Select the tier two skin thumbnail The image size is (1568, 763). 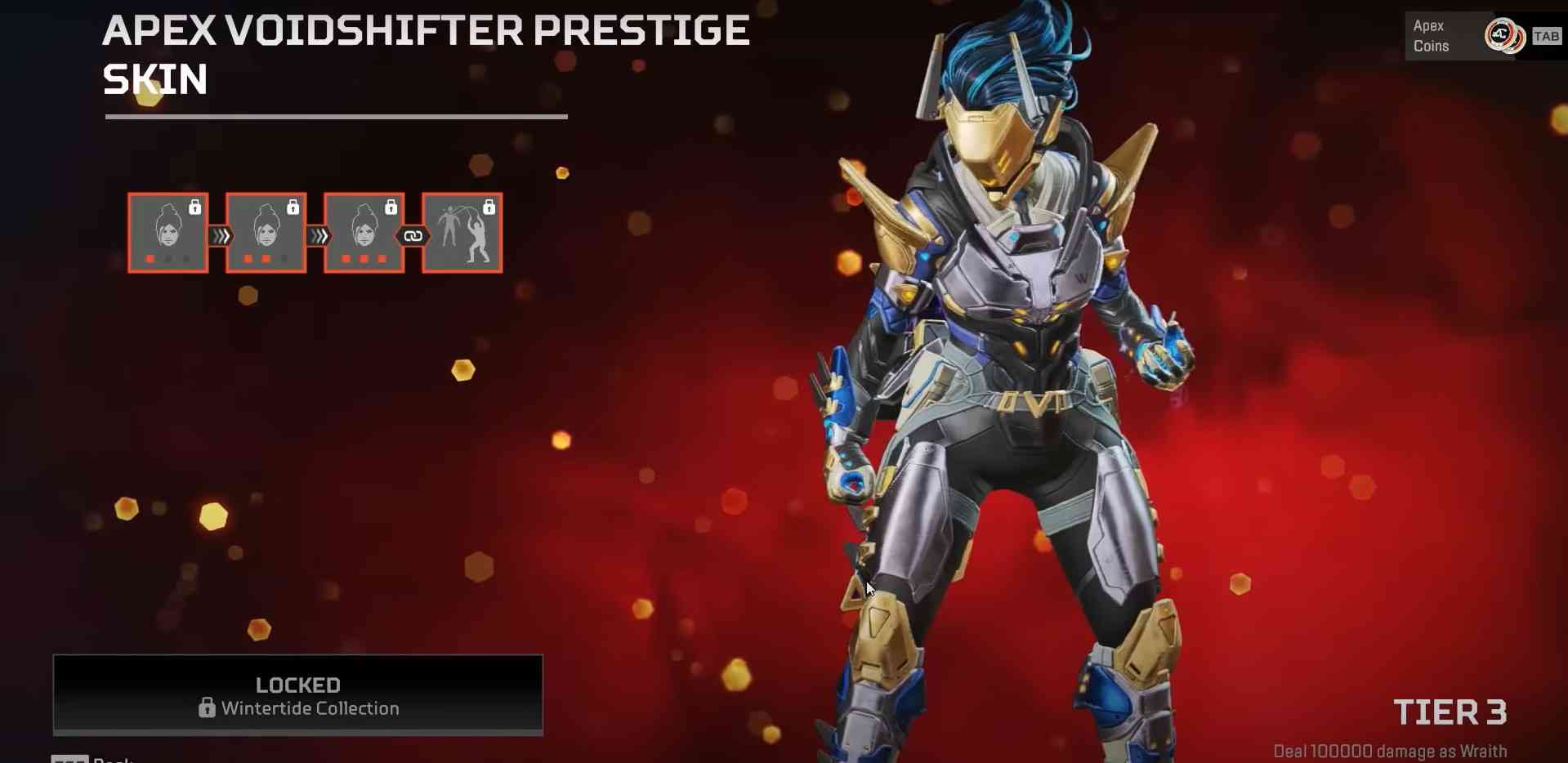pos(266,233)
